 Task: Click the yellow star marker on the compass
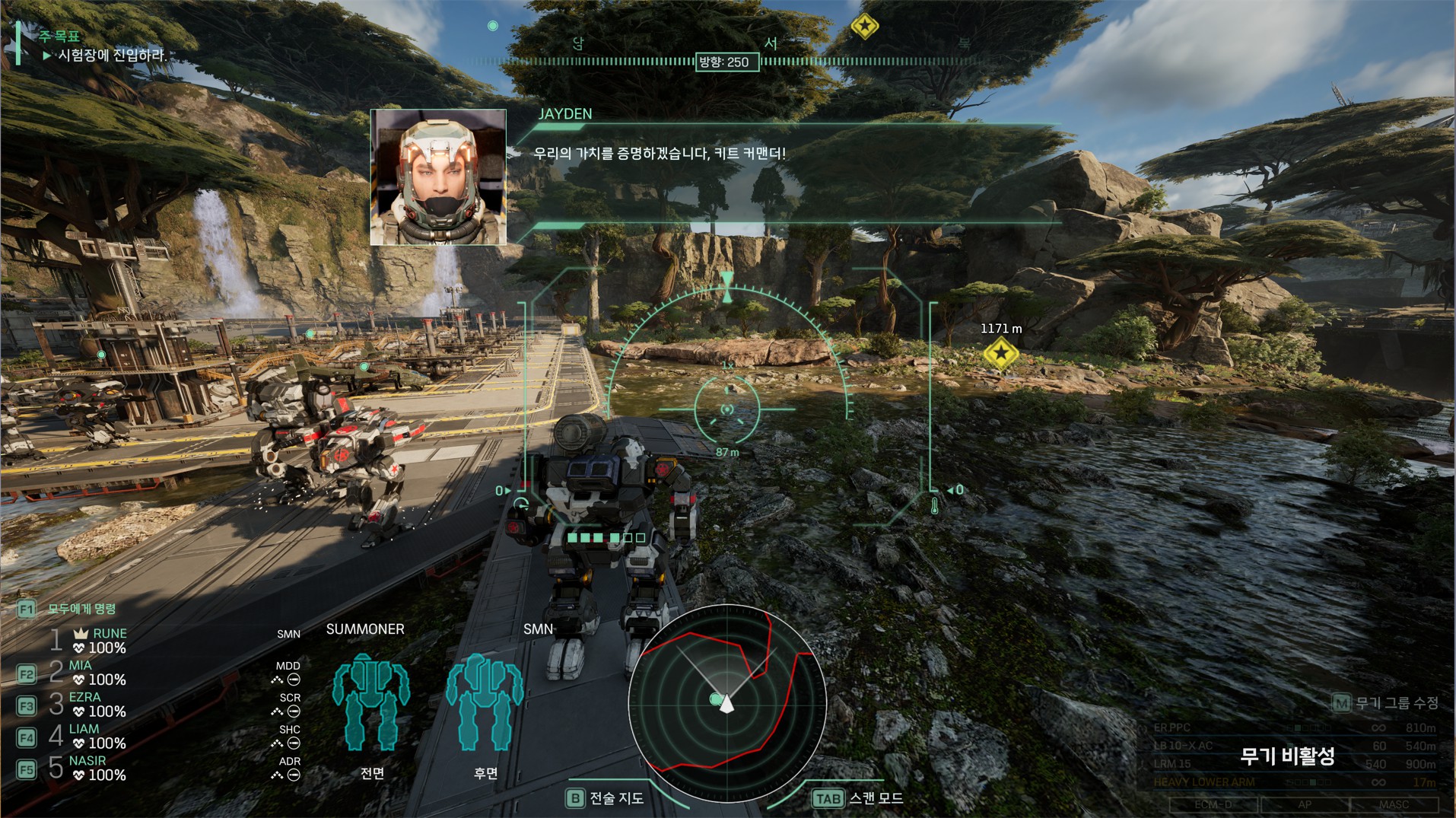tap(864, 27)
